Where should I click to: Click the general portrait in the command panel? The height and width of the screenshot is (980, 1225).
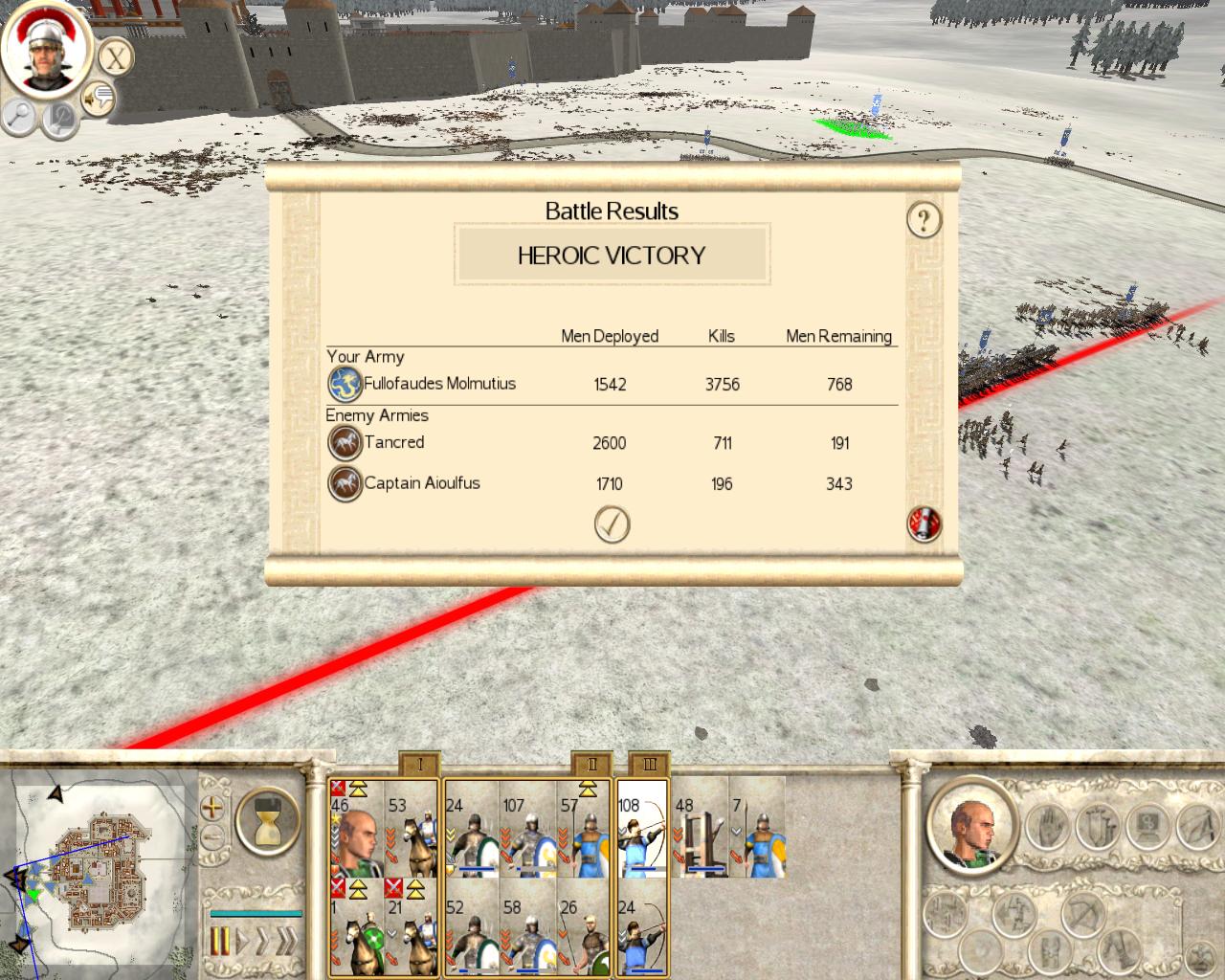pos(970,825)
